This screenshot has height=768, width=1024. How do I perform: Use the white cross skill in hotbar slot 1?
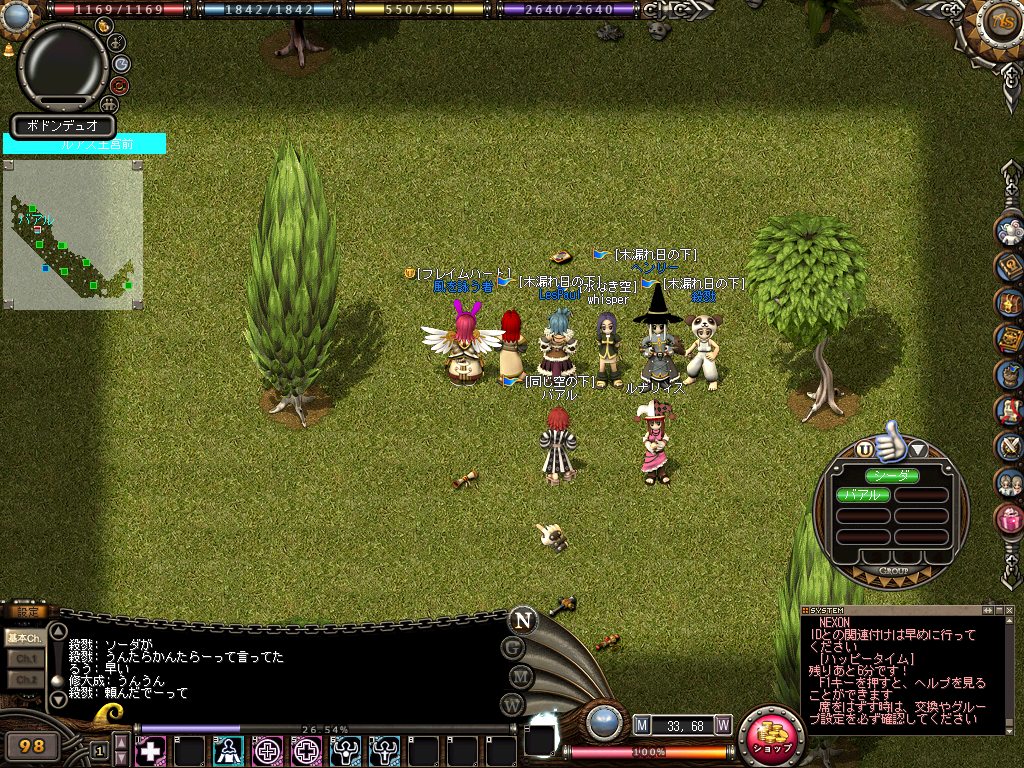pos(150,750)
